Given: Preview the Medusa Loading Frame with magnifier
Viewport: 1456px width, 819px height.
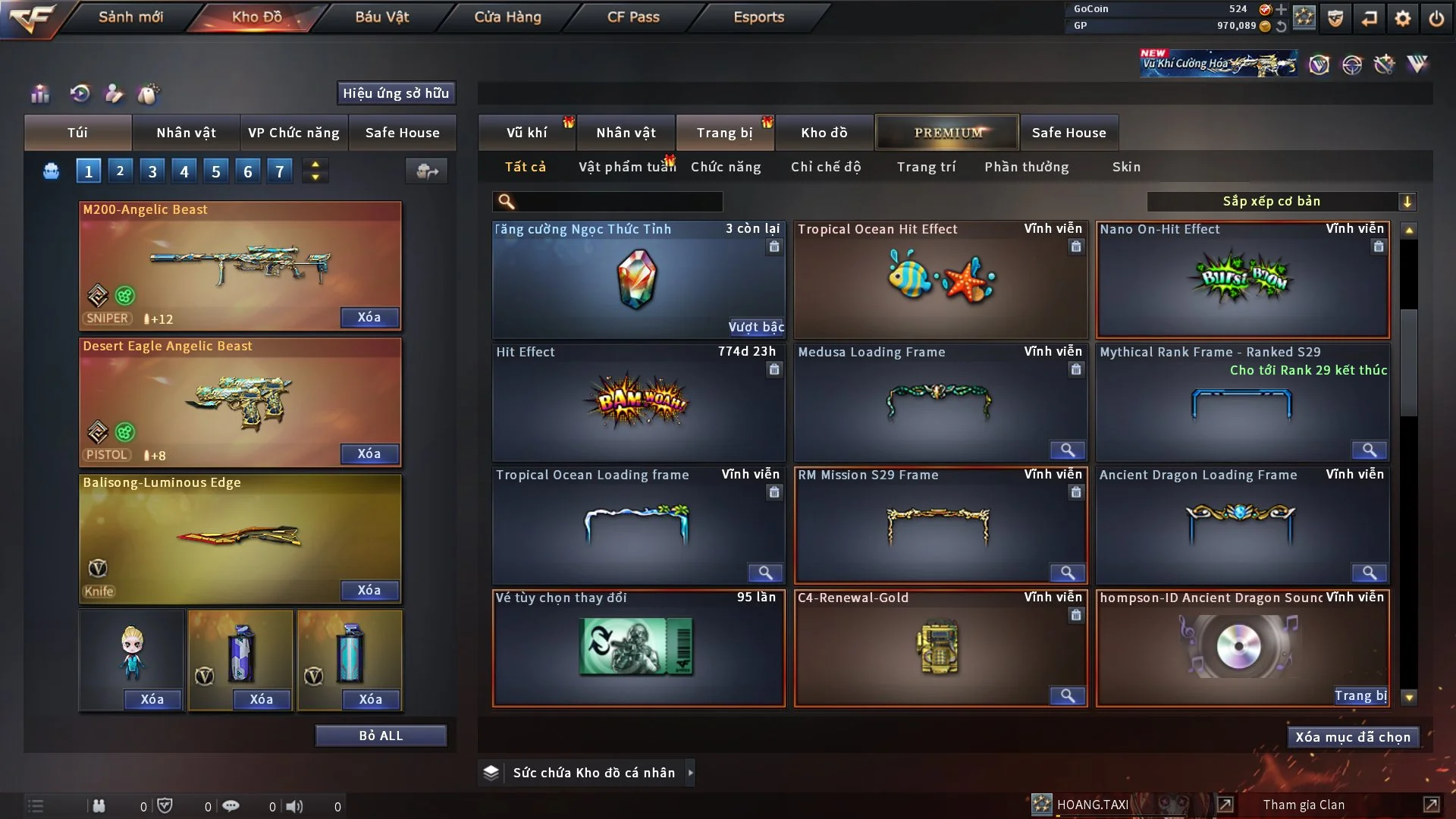Looking at the screenshot, I should (x=1067, y=450).
